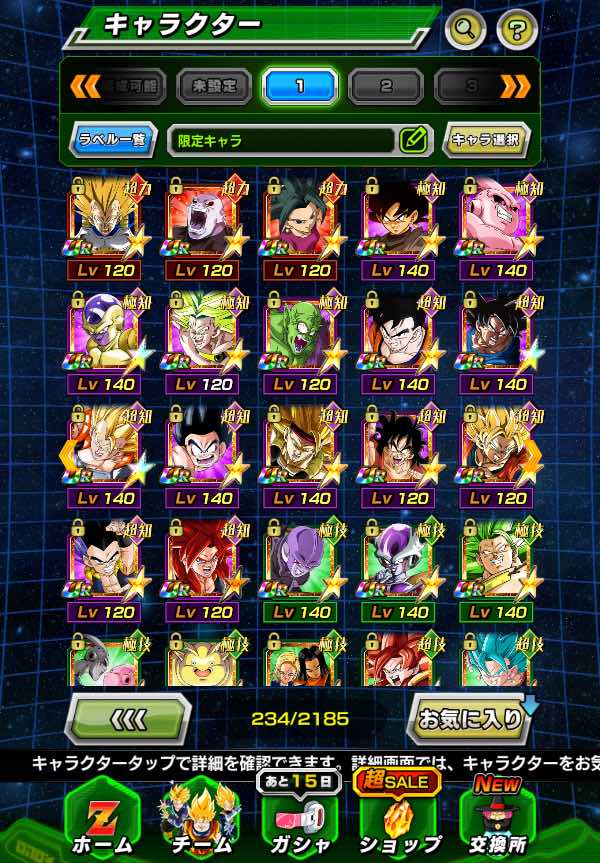Open the お気に入り favorites button
Image resolution: width=600 pixels, height=863 pixels.
pos(467,718)
